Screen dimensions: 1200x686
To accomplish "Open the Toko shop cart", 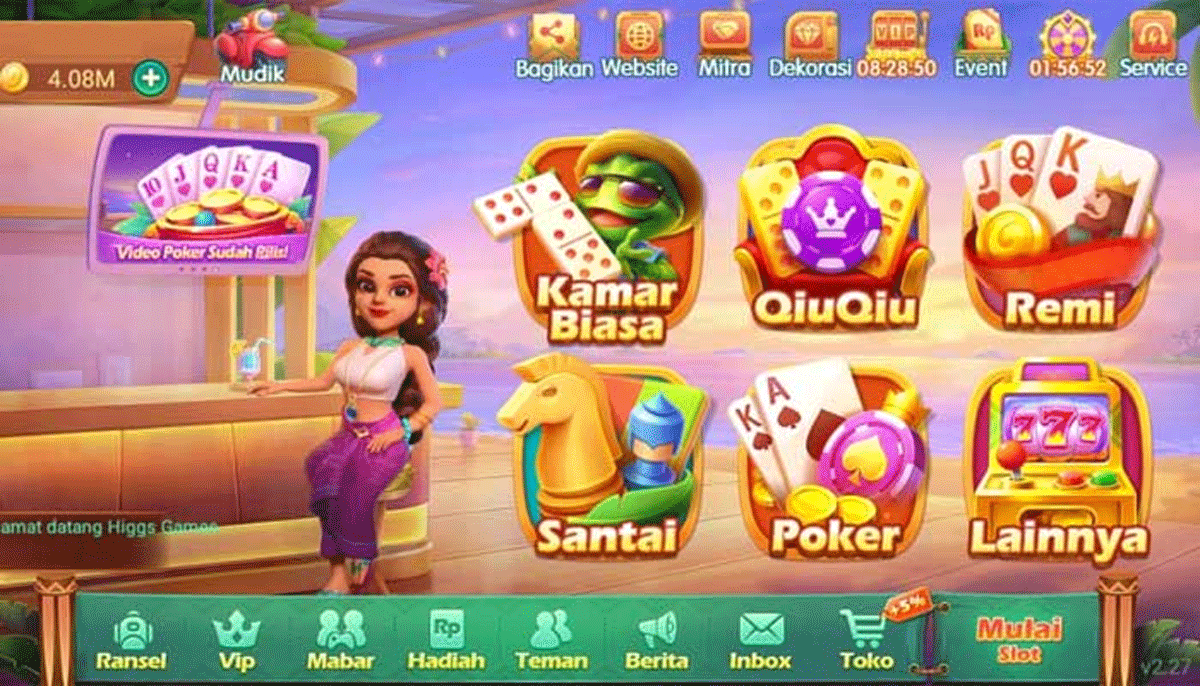I will 866,640.
